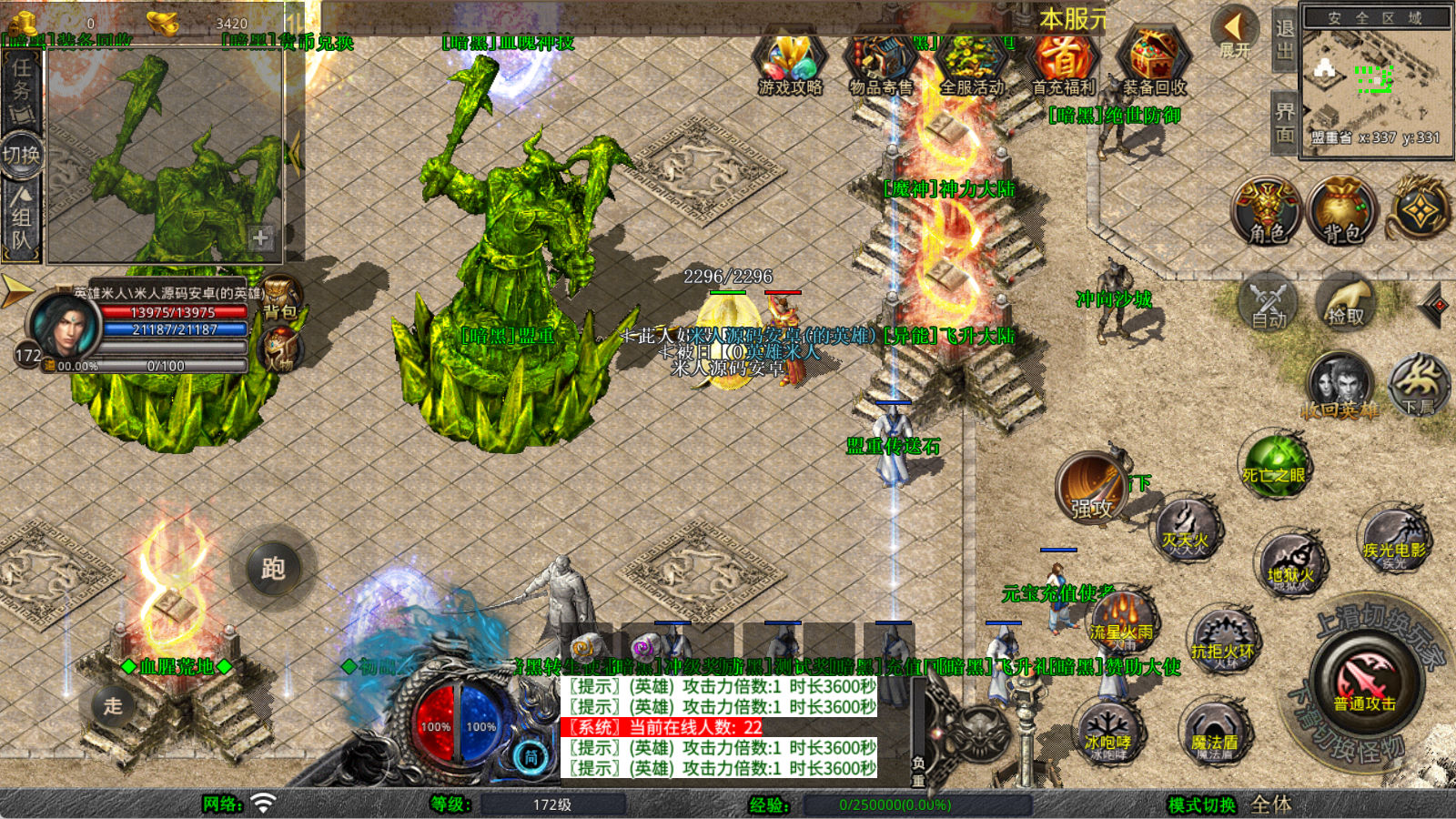Viewport: 1456px width, 819px height.
Task: Open the 任务 quest tab
Action: pyautogui.click(x=20, y=86)
